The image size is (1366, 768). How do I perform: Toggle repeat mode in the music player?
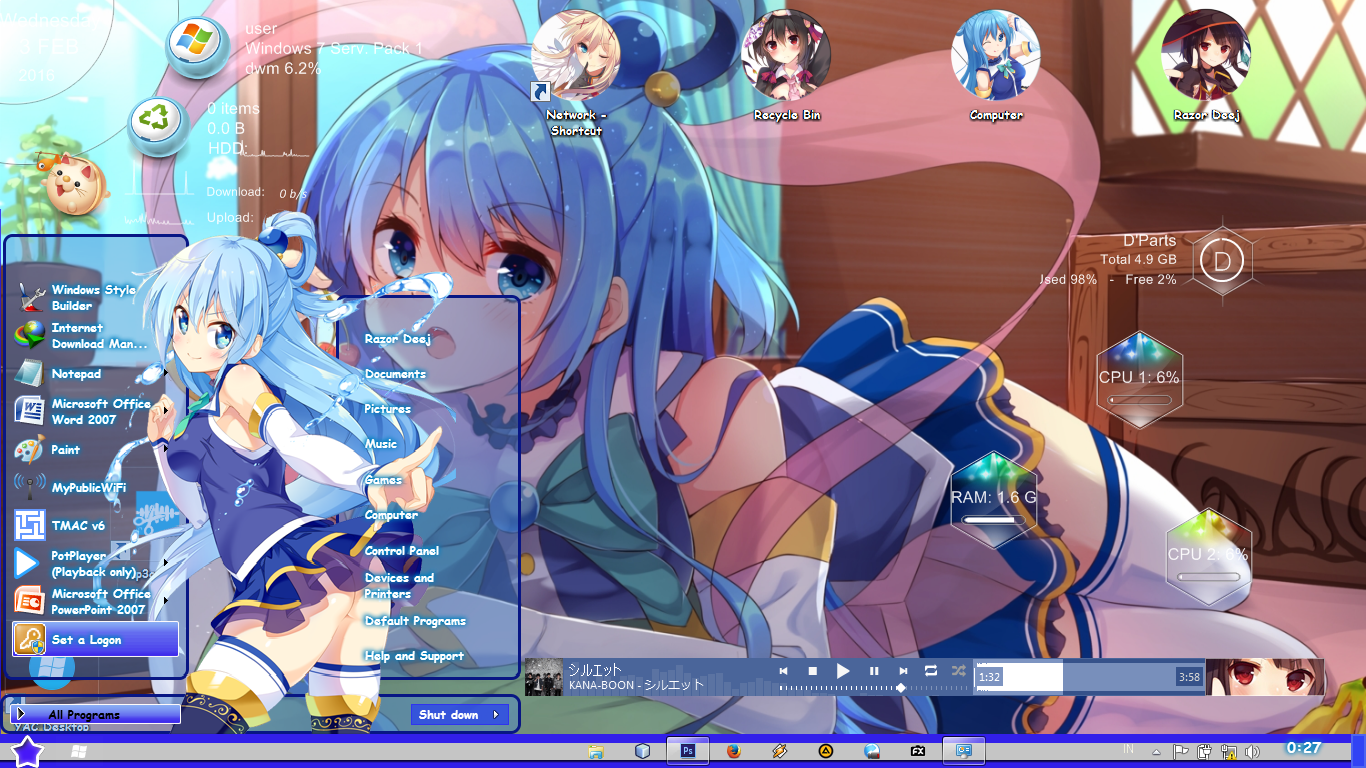[x=930, y=671]
